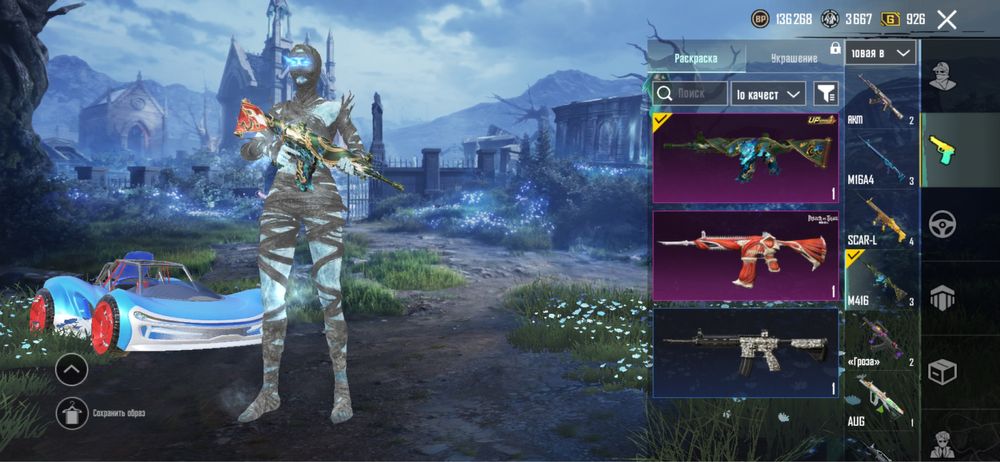Close the inventory screen with the X
Image resolution: width=1000 pixels, height=462 pixels.
click(947, 20)
